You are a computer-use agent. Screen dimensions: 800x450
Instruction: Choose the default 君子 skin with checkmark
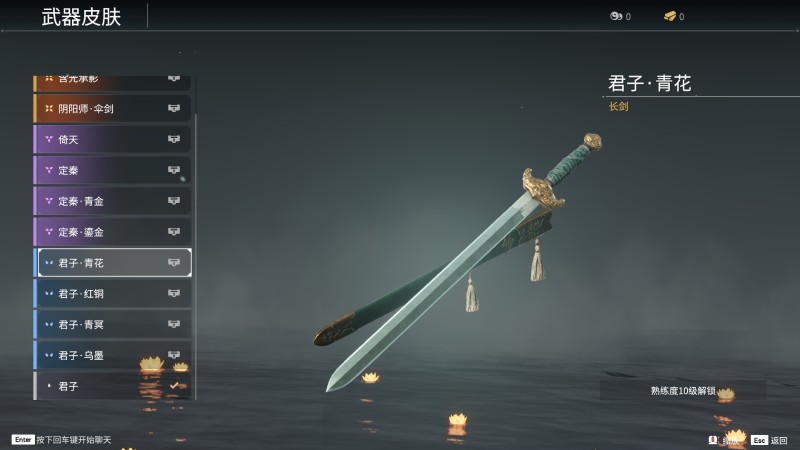[x=112, y=386]
